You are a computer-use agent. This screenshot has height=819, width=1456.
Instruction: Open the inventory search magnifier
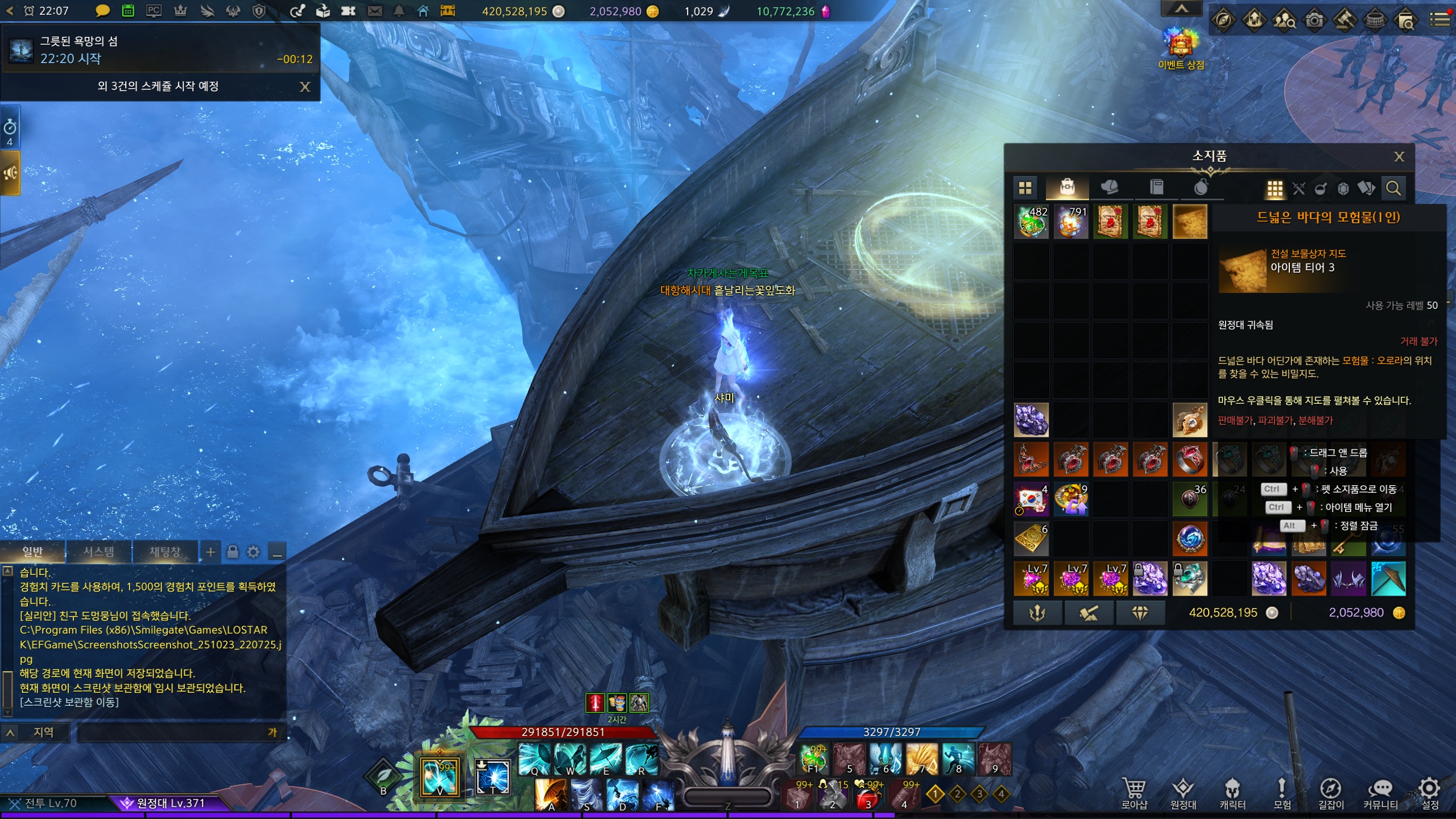(1393, 188)
